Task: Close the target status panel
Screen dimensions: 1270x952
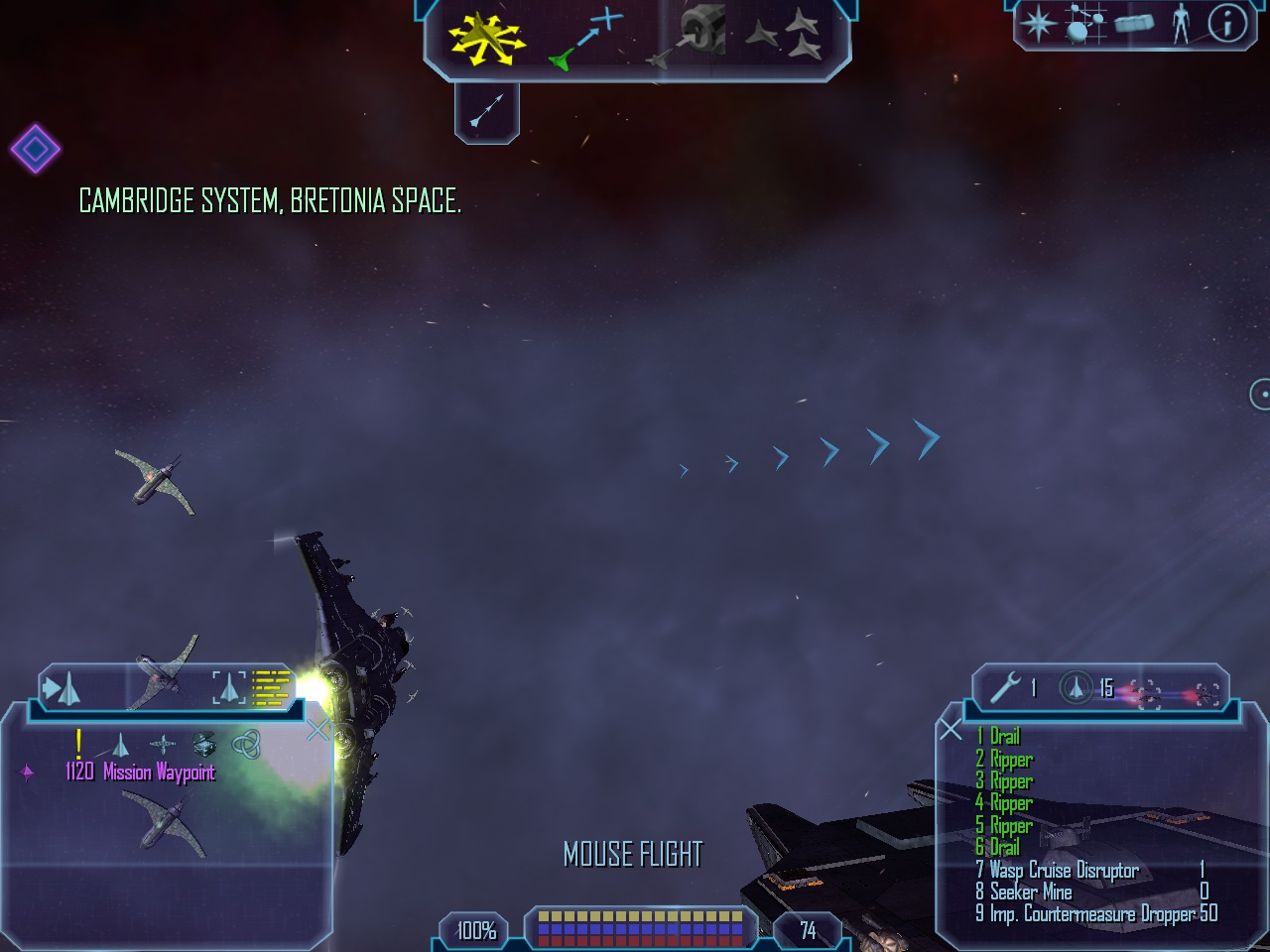Action: tap(318, 731)
